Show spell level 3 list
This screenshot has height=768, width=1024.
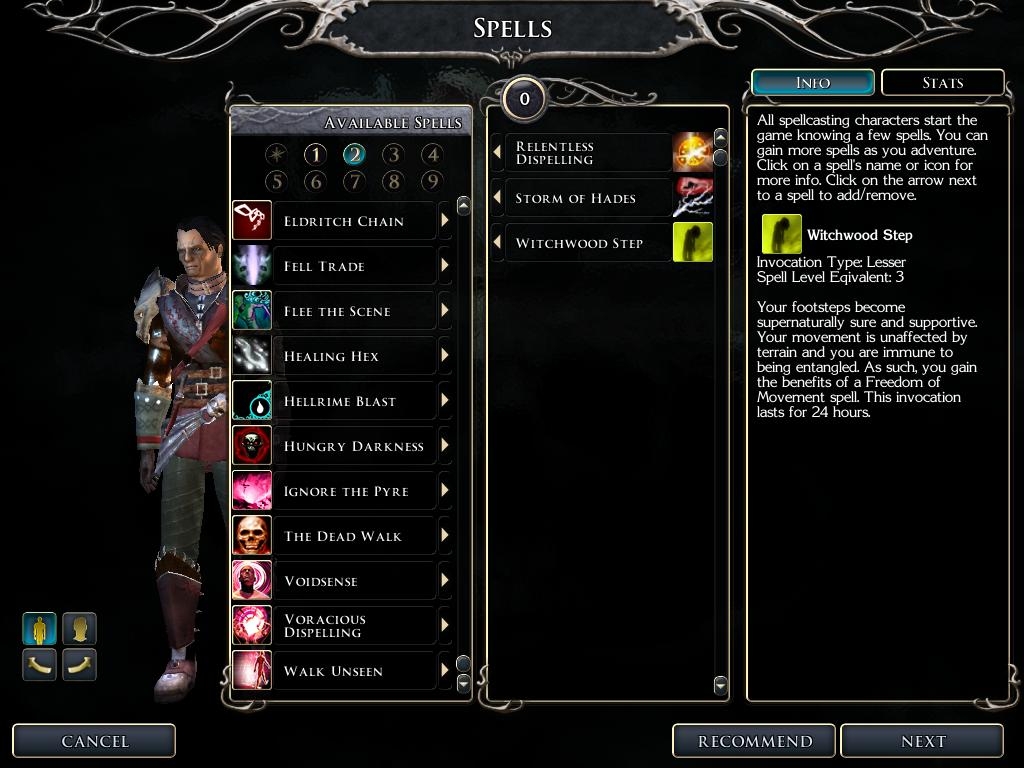(393, 154)
